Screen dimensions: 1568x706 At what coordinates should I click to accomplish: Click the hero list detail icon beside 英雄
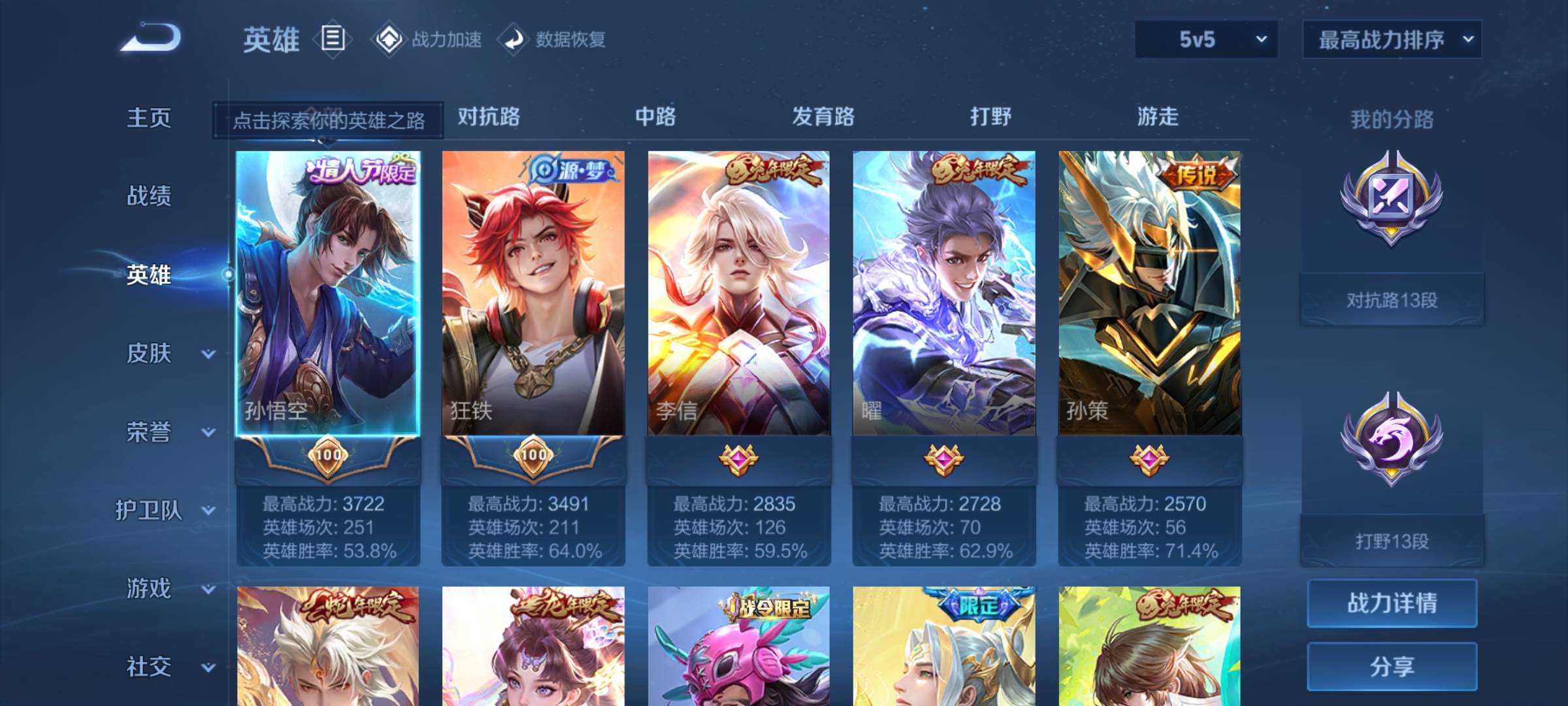click(332, 39)
